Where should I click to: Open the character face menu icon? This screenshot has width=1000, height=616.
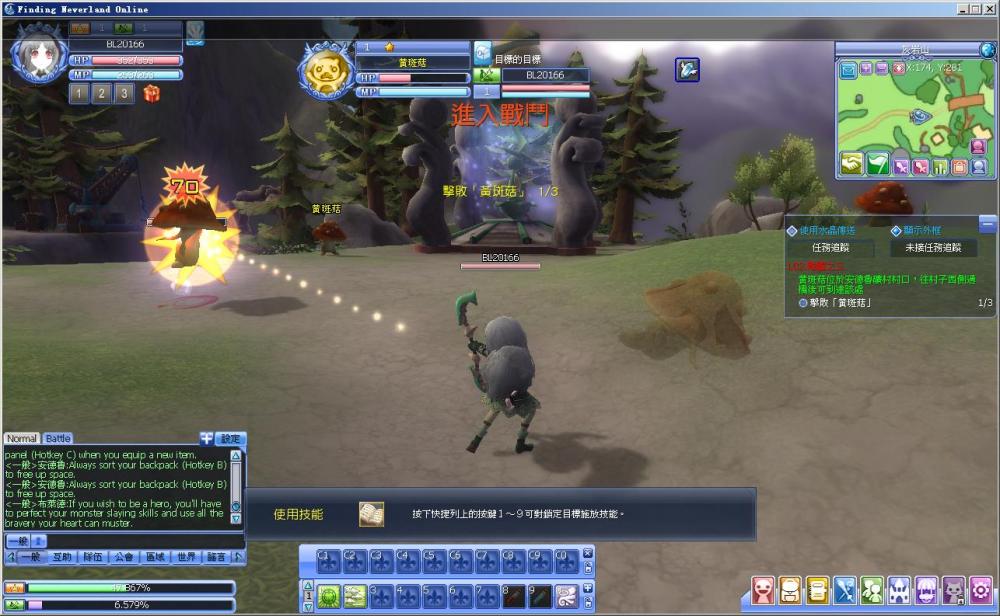click(764, 590)
